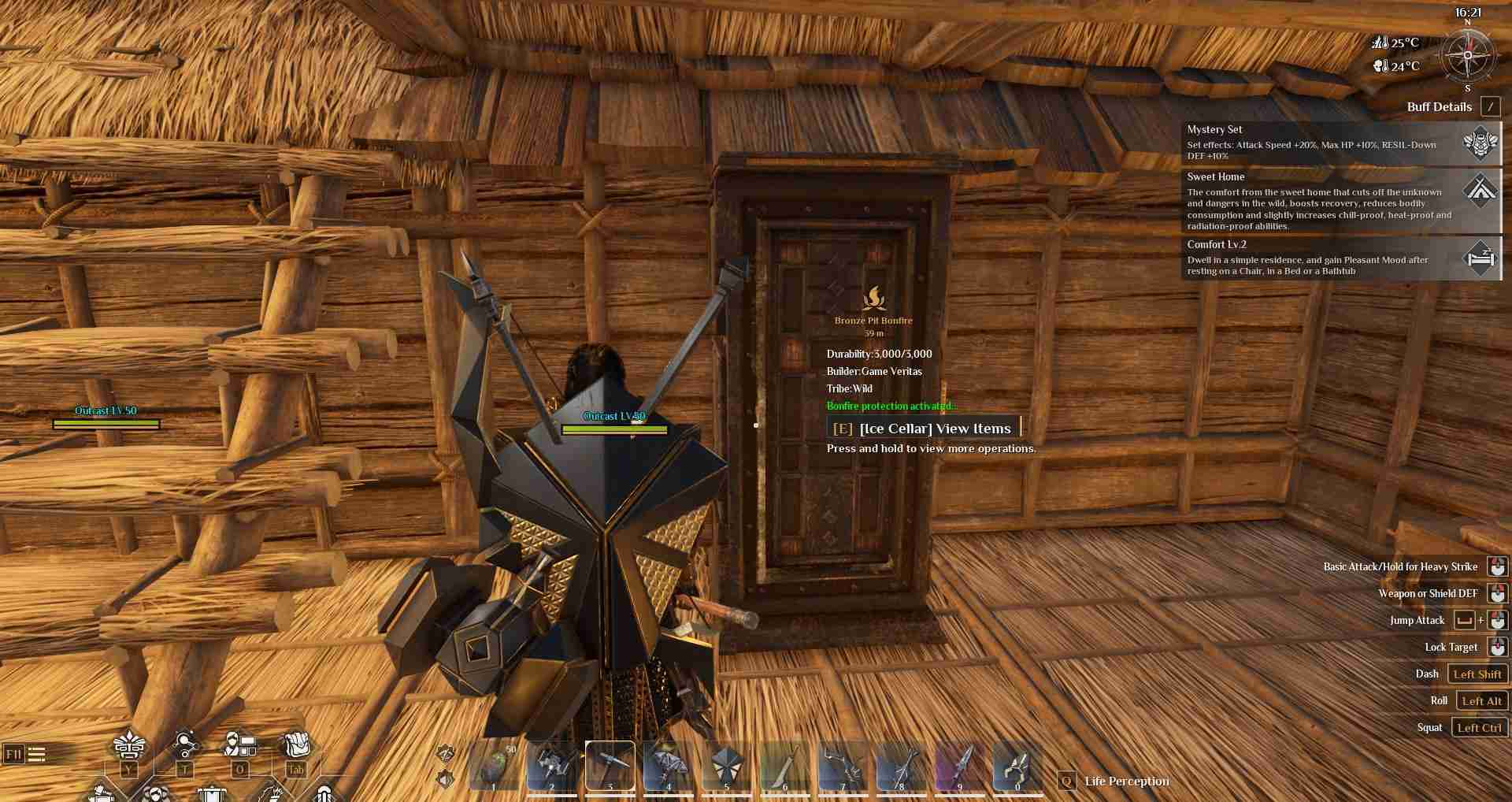Image resolution: width=1512 pixels, height=802 pixels.
Task: Open the backpack inventory icon
Action: [296, 745]
